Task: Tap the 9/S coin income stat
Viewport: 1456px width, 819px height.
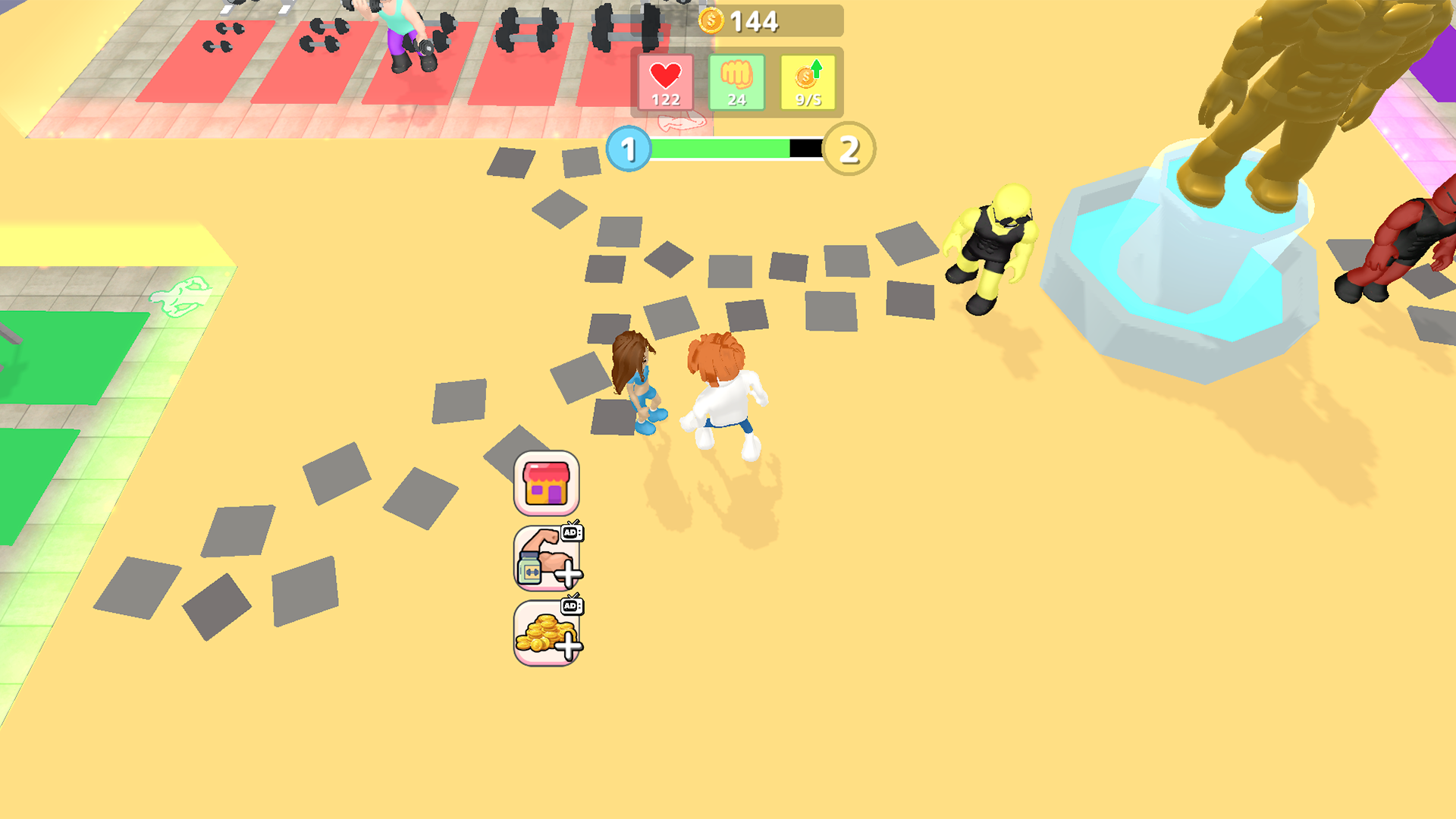Action: [x=807, y=82]
